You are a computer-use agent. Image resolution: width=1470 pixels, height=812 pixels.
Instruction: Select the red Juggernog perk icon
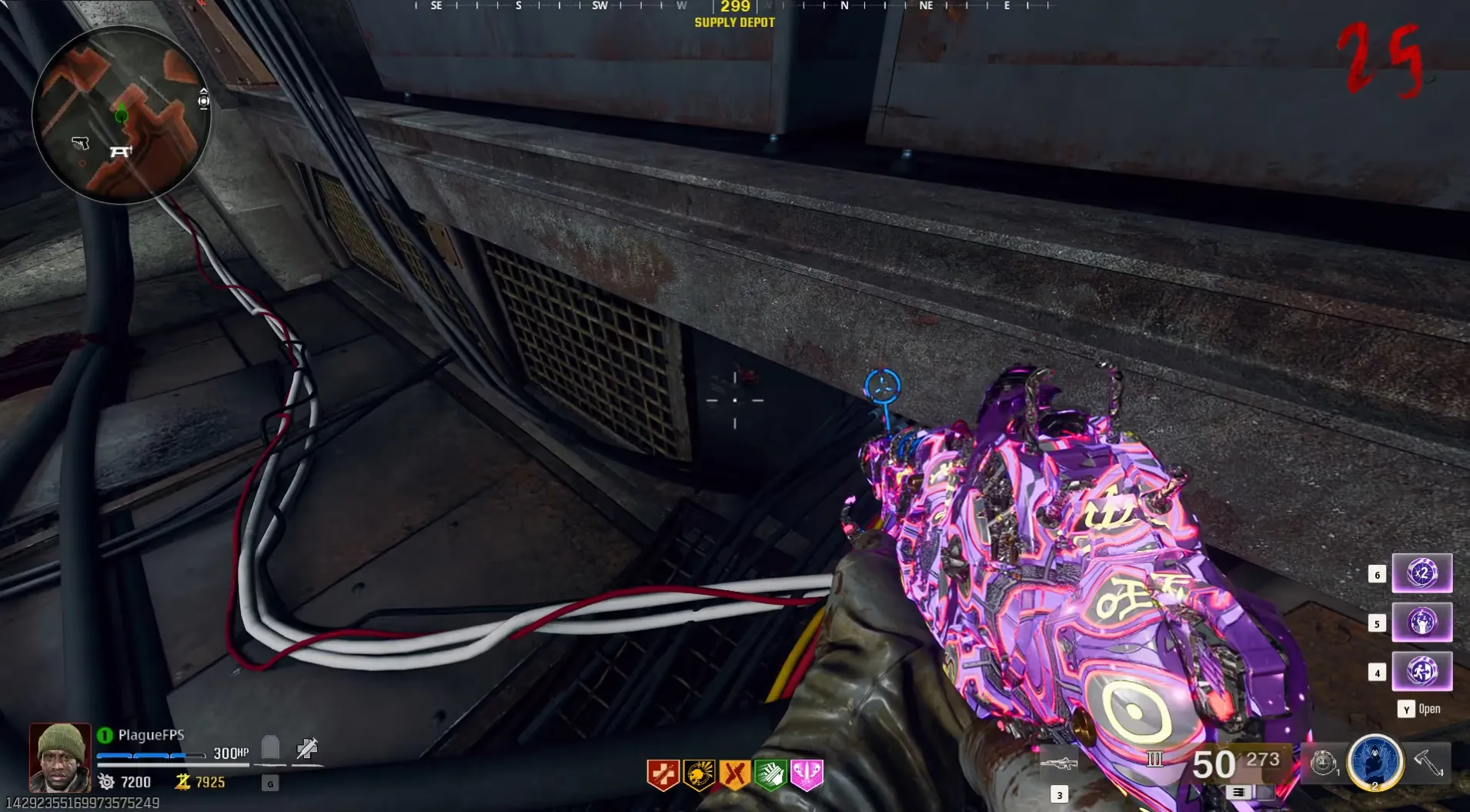click(663, 774)
